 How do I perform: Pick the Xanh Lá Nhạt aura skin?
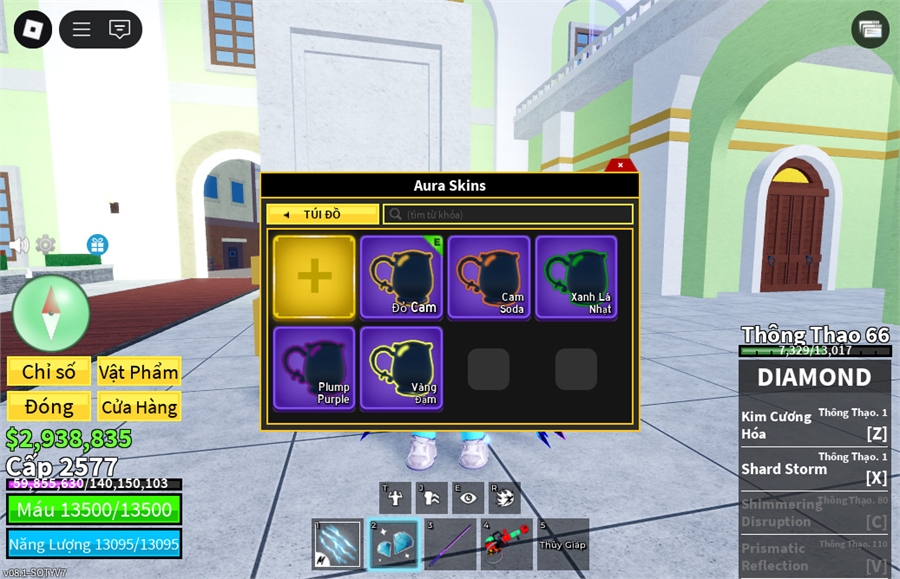[576, 277]
